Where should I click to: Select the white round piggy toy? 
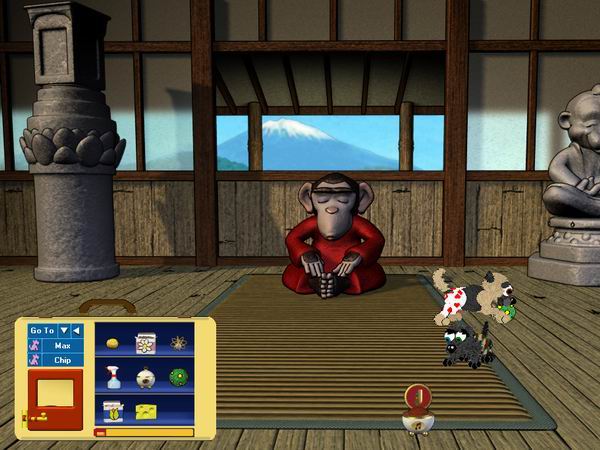point(146,377)
